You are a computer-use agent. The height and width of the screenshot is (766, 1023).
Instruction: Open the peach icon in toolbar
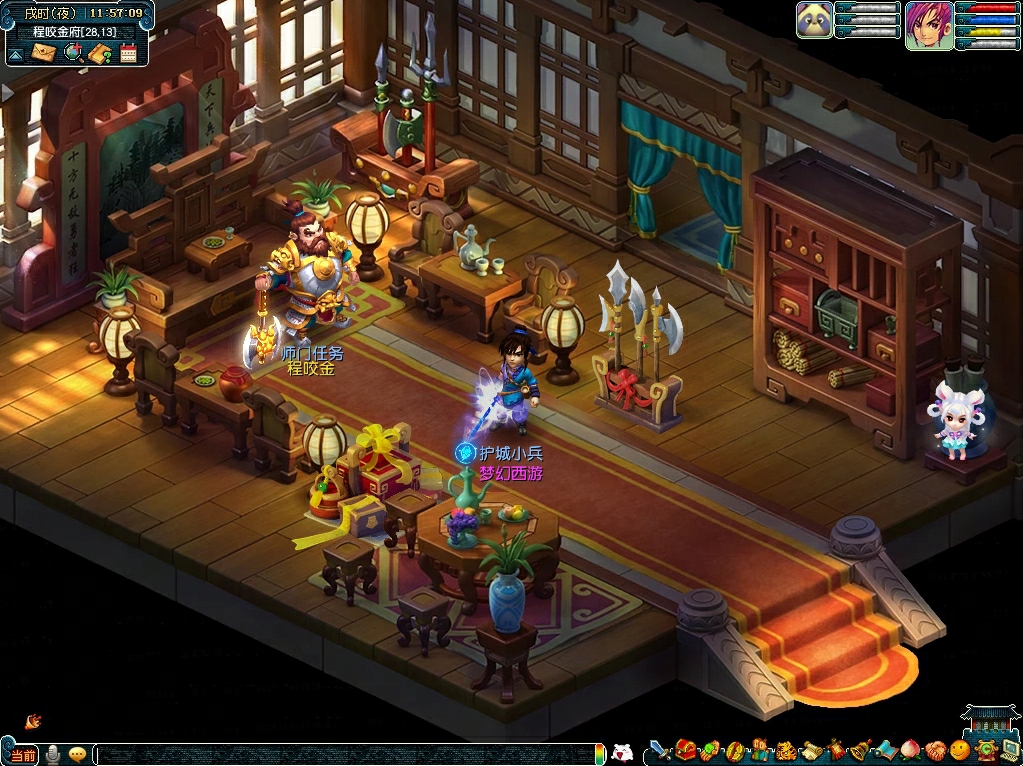click(x=909, y=750)
